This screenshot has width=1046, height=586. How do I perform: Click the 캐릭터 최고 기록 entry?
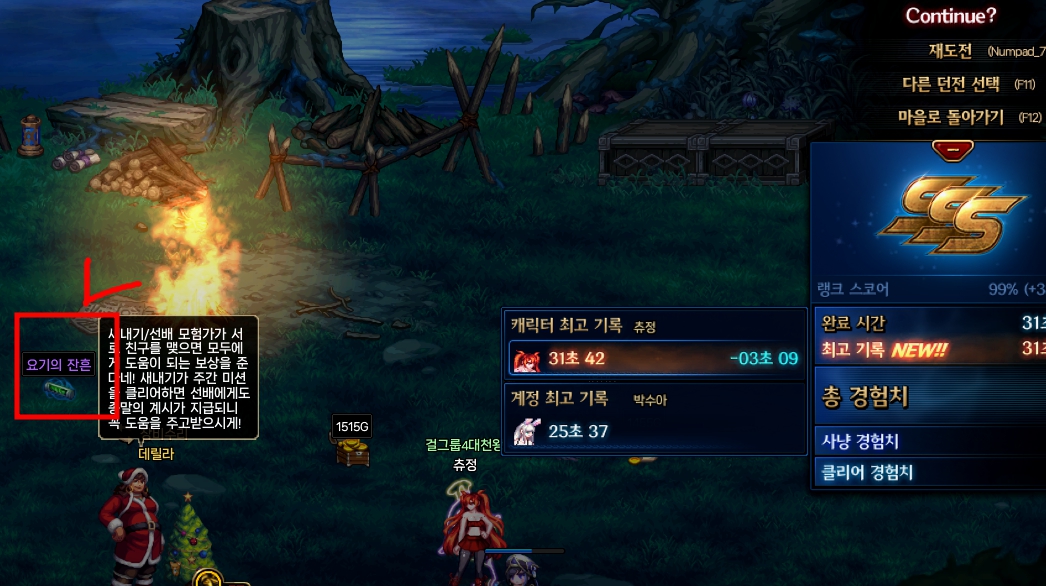pos(655,357)
